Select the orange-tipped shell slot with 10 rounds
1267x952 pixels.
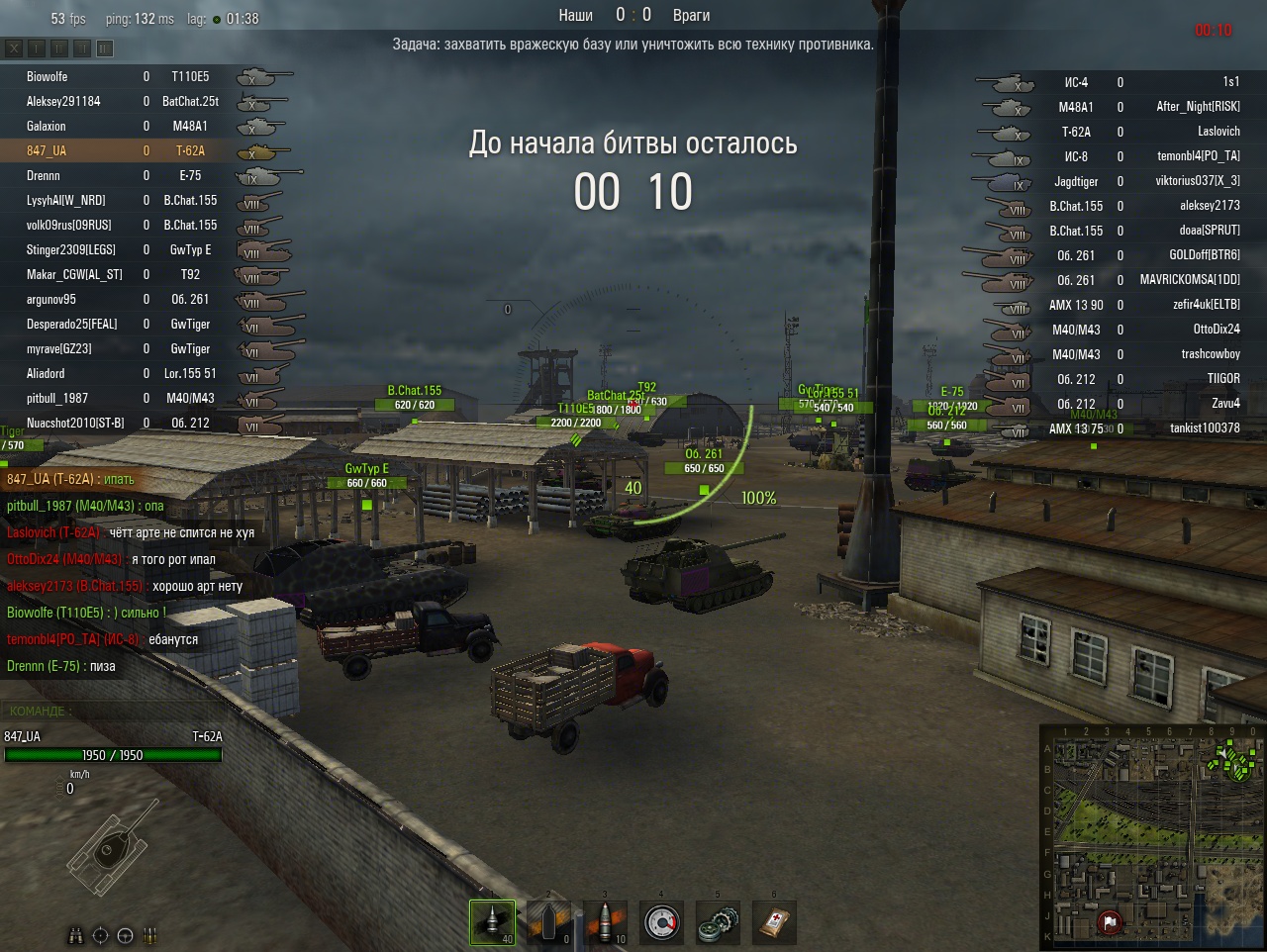606,922
